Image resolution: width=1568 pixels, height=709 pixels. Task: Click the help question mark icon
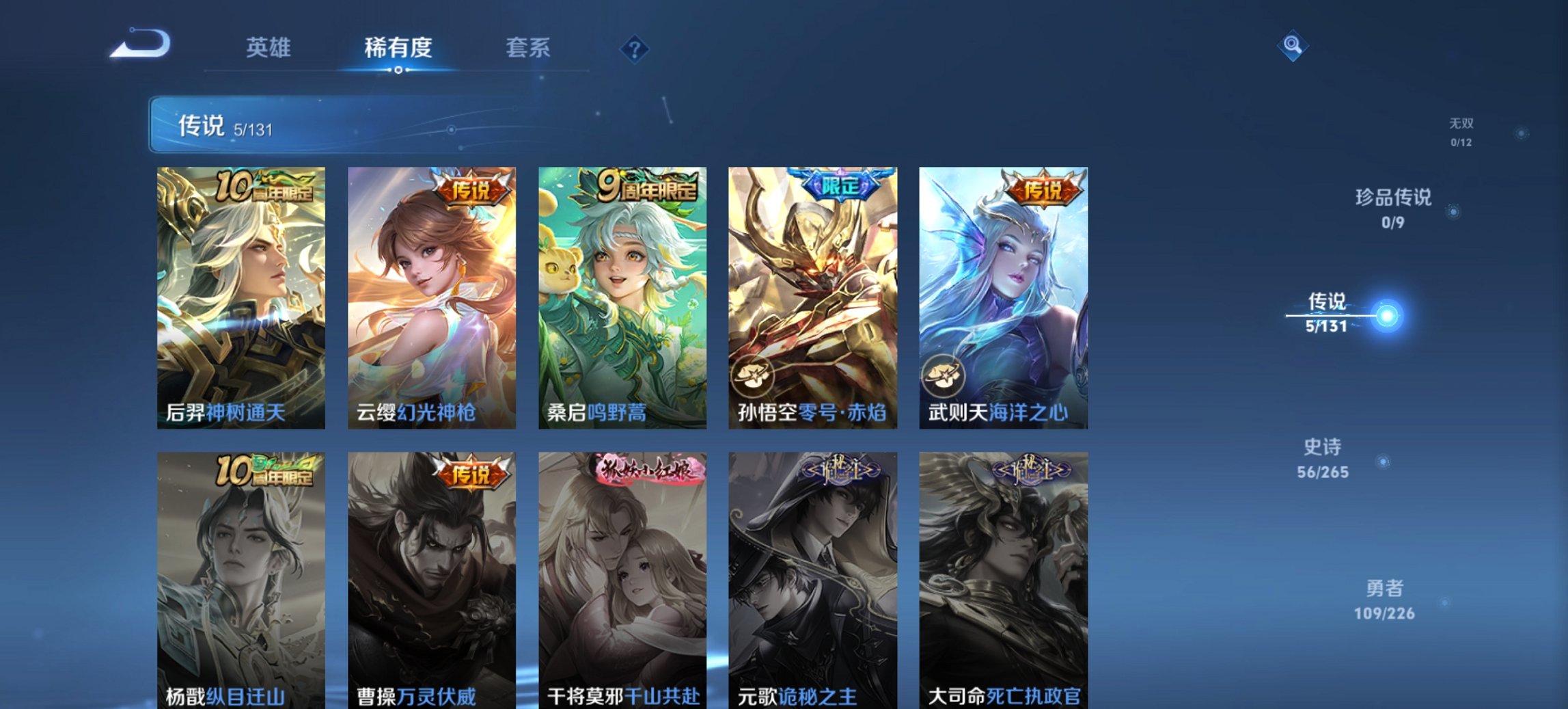click(x=633, y=49)
